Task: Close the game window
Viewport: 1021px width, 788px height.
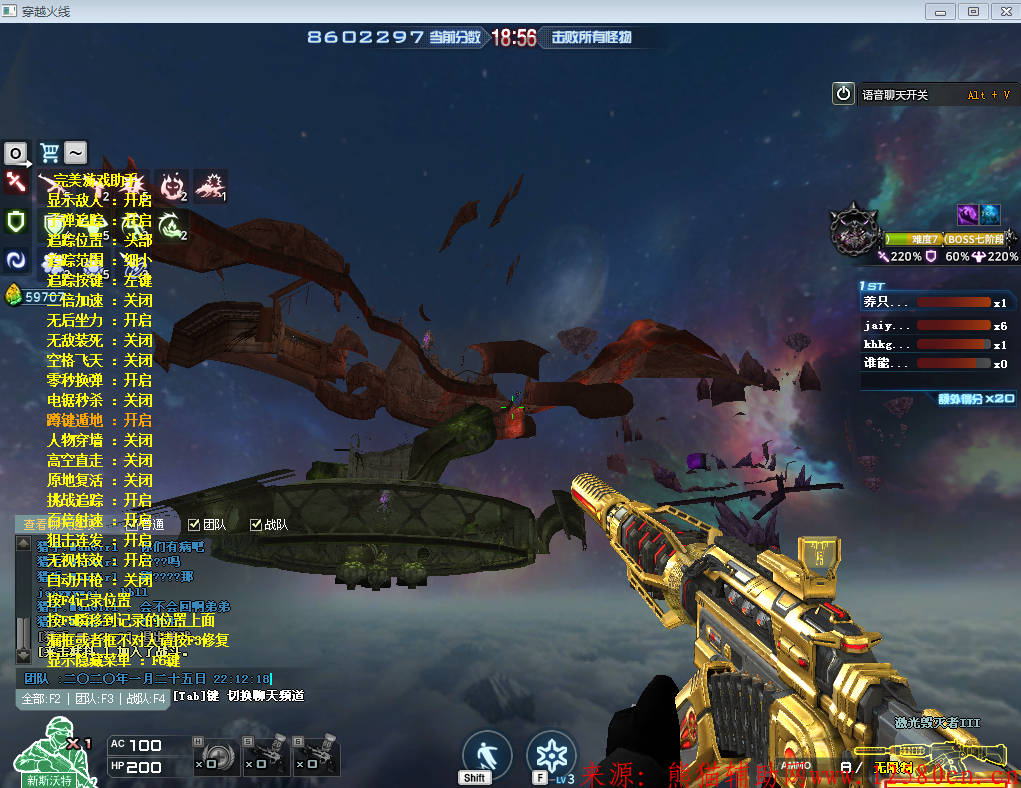Action: [1003, 11]
